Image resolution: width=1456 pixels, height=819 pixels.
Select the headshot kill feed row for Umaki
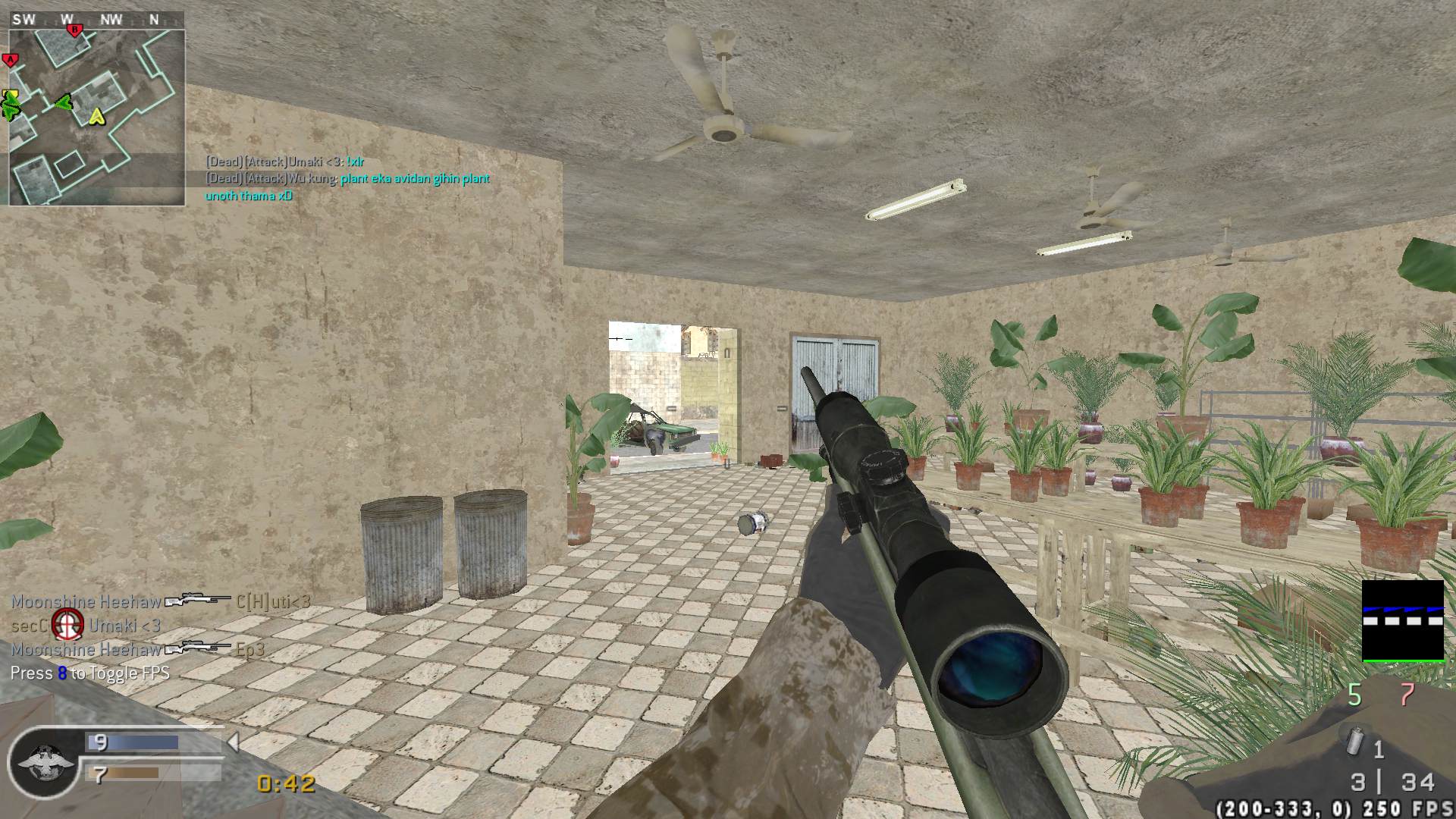point(86,626)
